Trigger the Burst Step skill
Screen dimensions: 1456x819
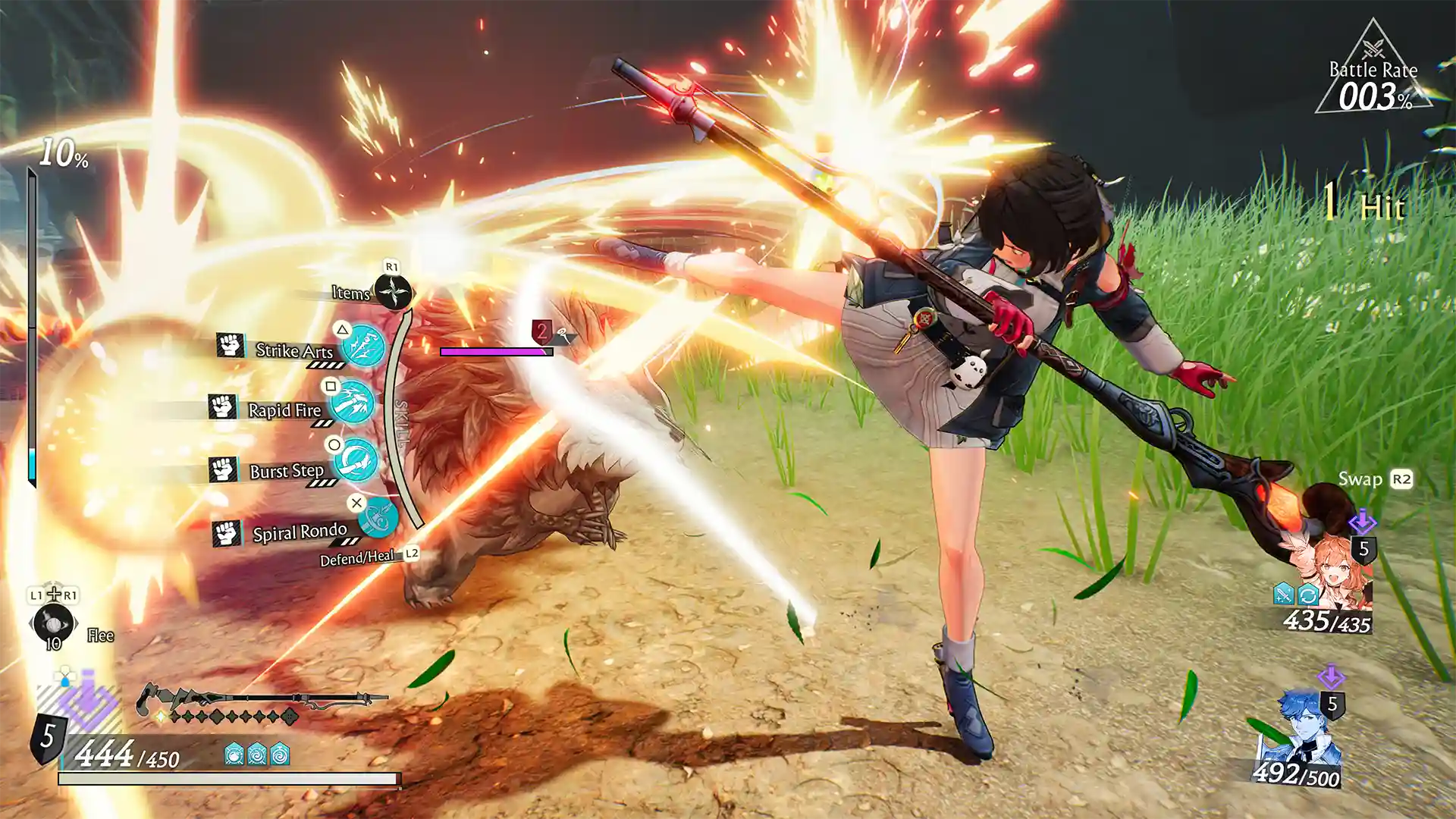click(355, 460)
